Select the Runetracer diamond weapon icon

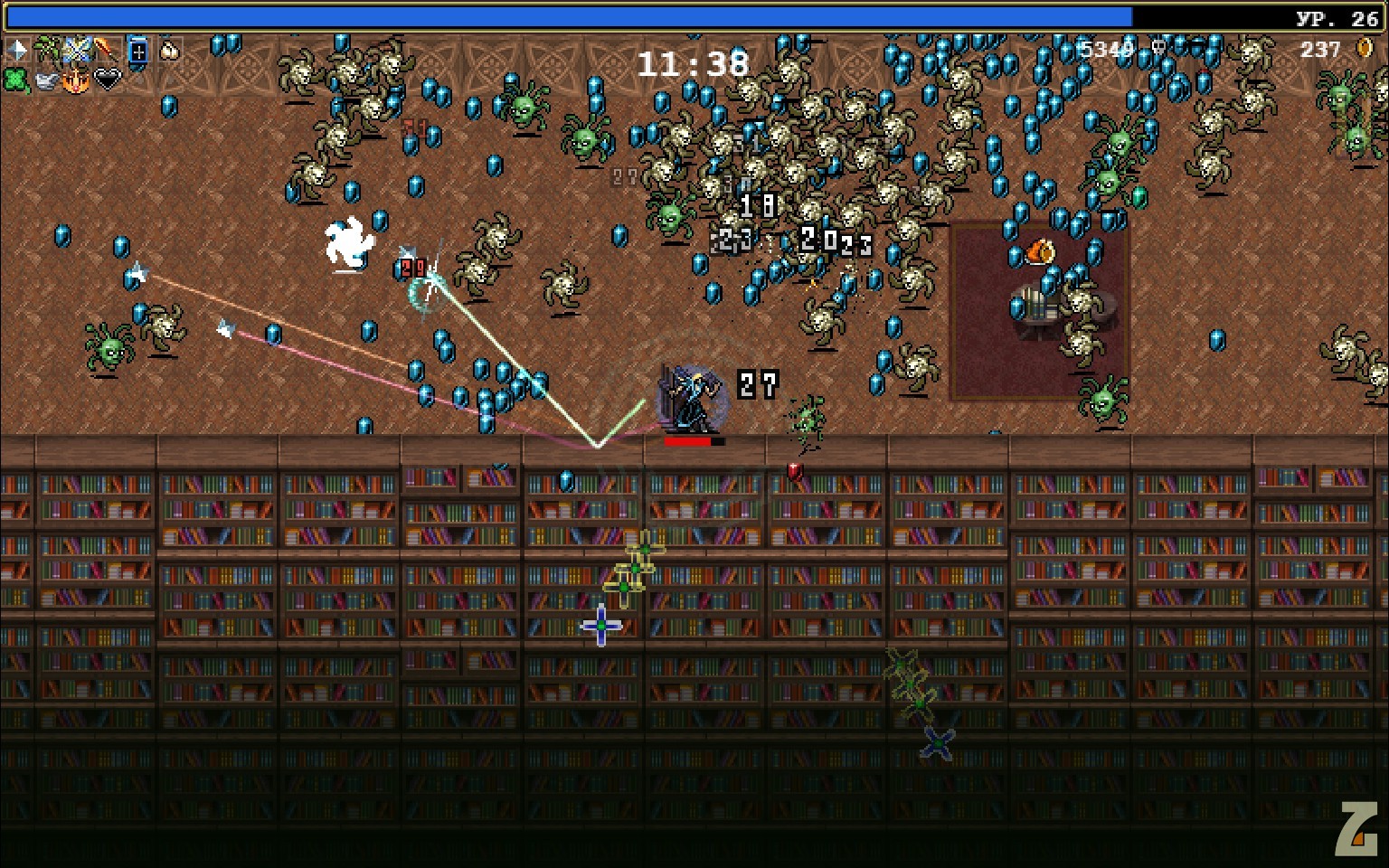tap(17, 50)
